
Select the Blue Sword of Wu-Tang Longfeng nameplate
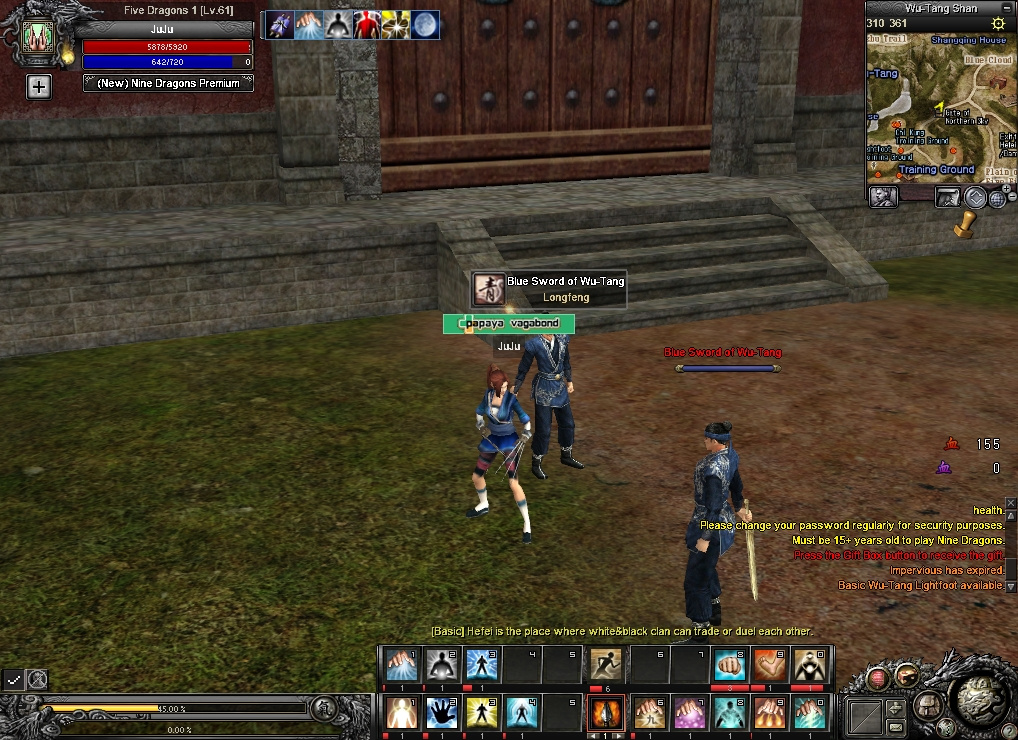click(550, 289)
